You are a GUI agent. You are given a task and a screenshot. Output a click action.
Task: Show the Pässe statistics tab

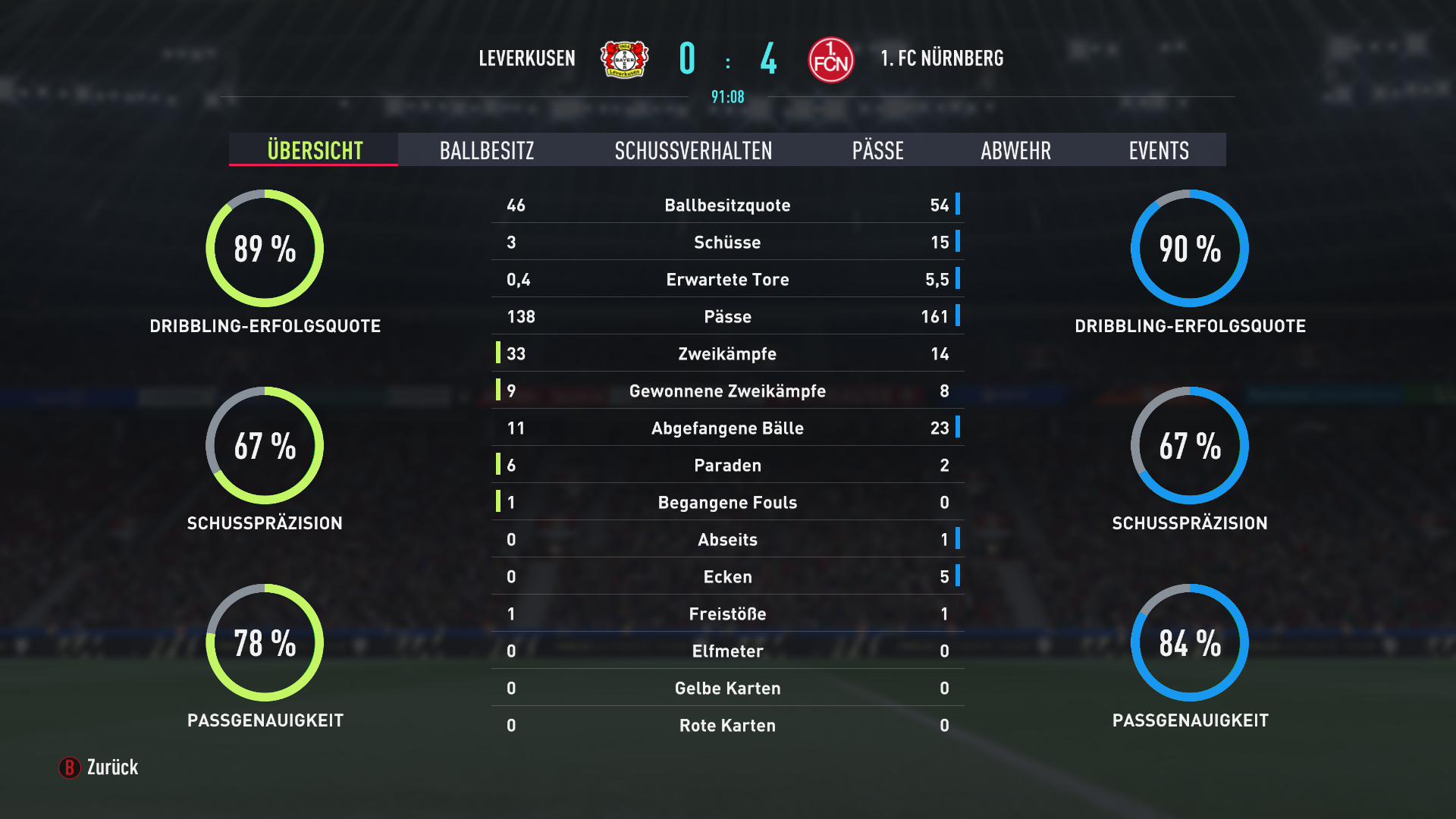tap(877, 150)
